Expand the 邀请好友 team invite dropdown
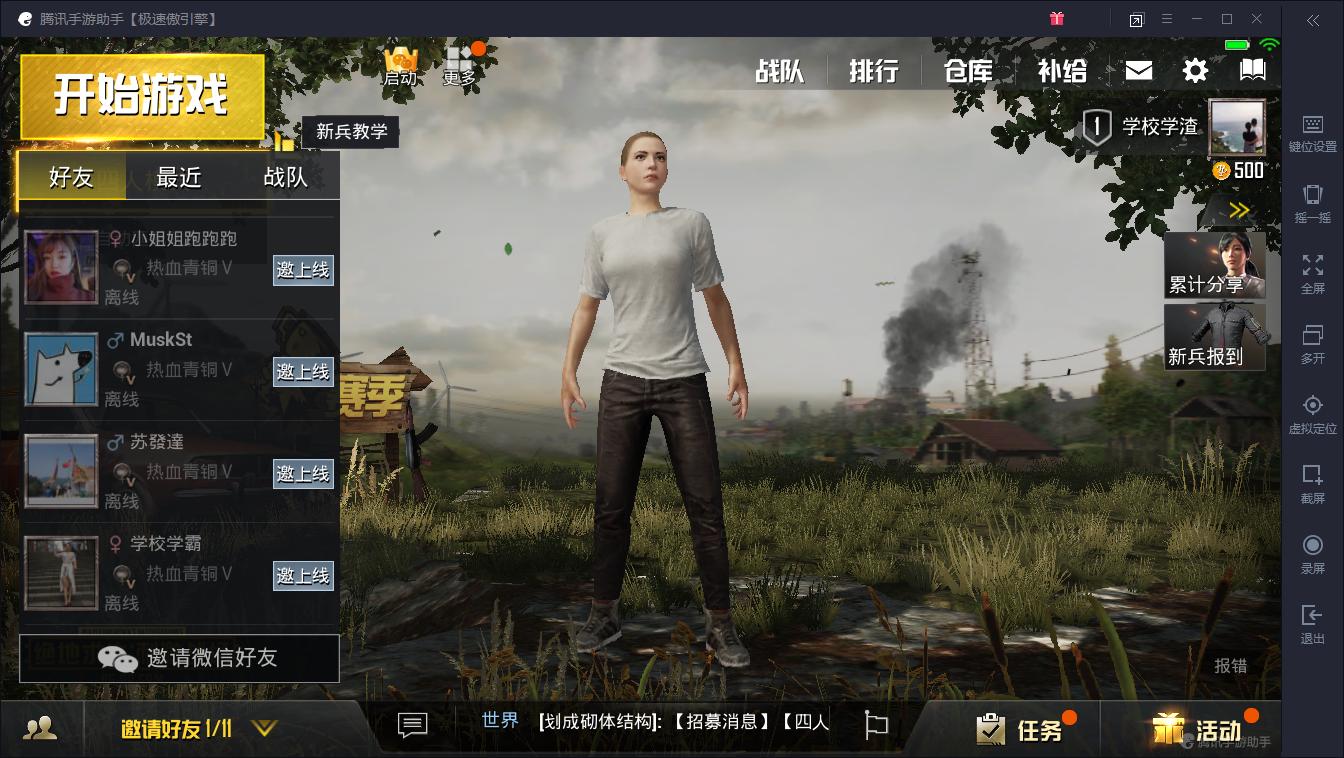Viewport: 1344px width, 758px height. pos(264,729)
